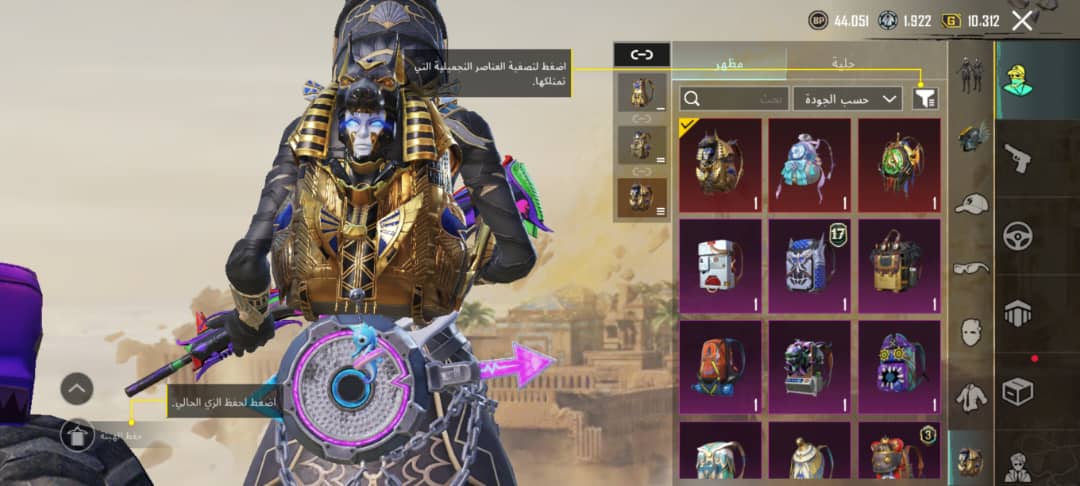Open the item filter funnel icon
The width and height of the screenshot is (1080, 486).
[x=926, y=98]
